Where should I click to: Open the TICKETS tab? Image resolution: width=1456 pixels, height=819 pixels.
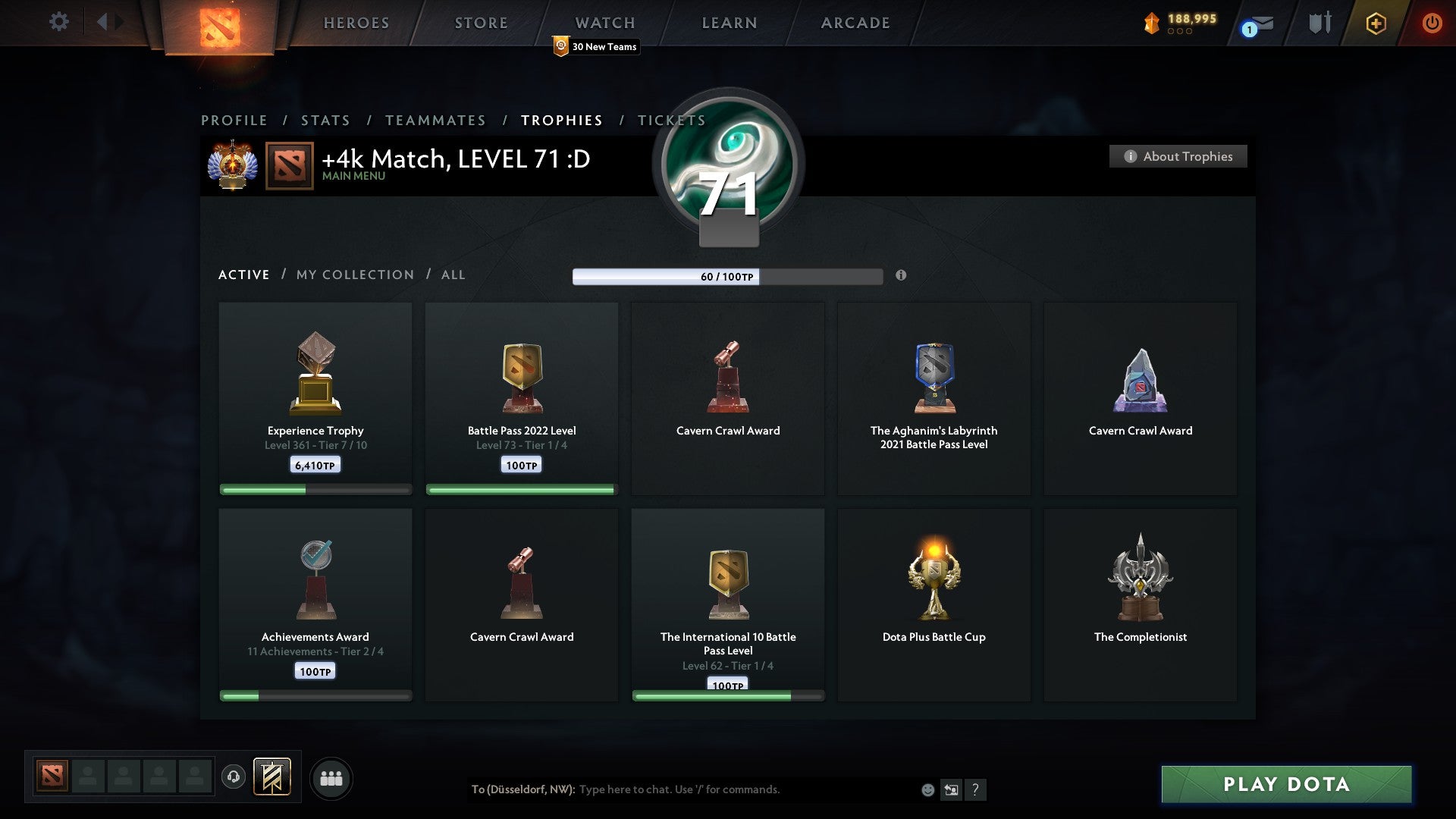point(670,120)
